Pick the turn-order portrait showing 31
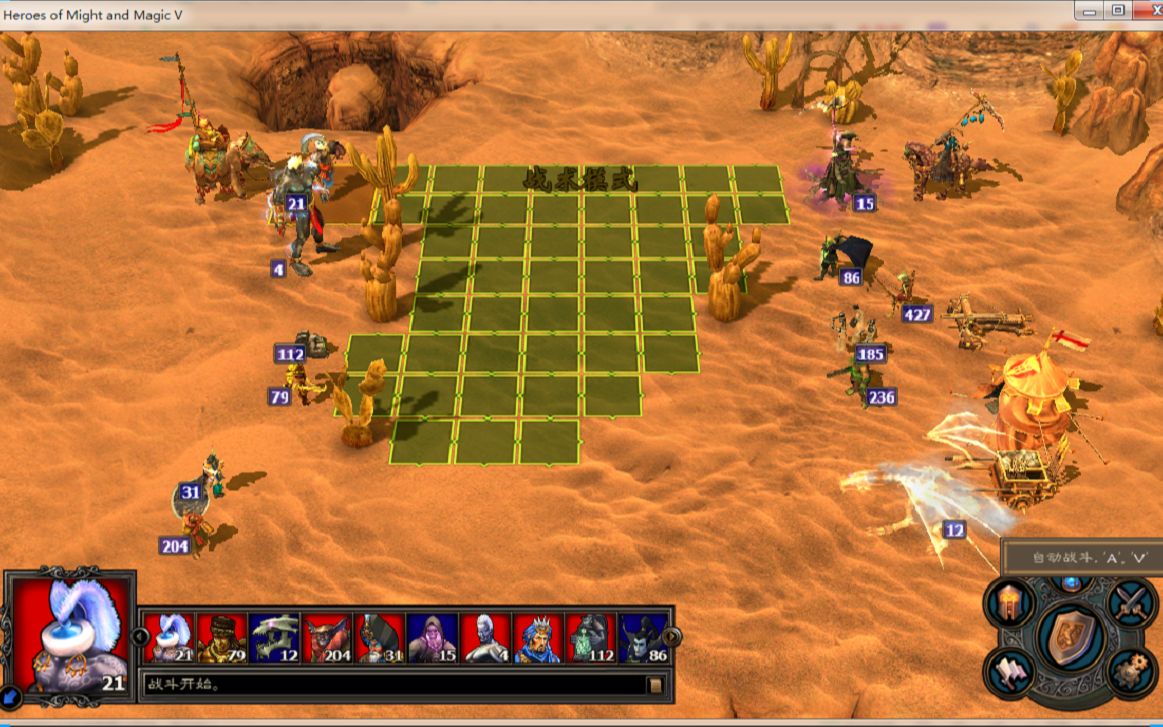 coord(379,637)
